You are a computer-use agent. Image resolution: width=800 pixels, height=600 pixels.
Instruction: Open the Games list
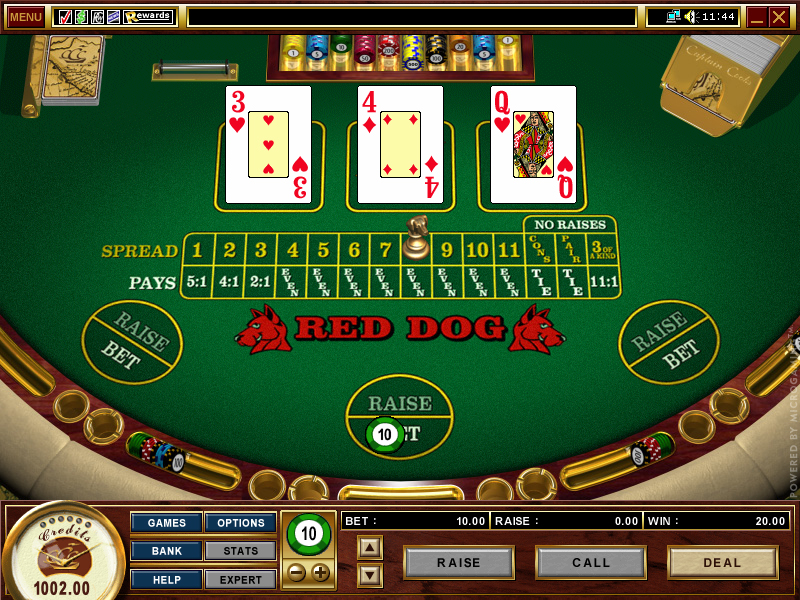(x=167, y=523)
